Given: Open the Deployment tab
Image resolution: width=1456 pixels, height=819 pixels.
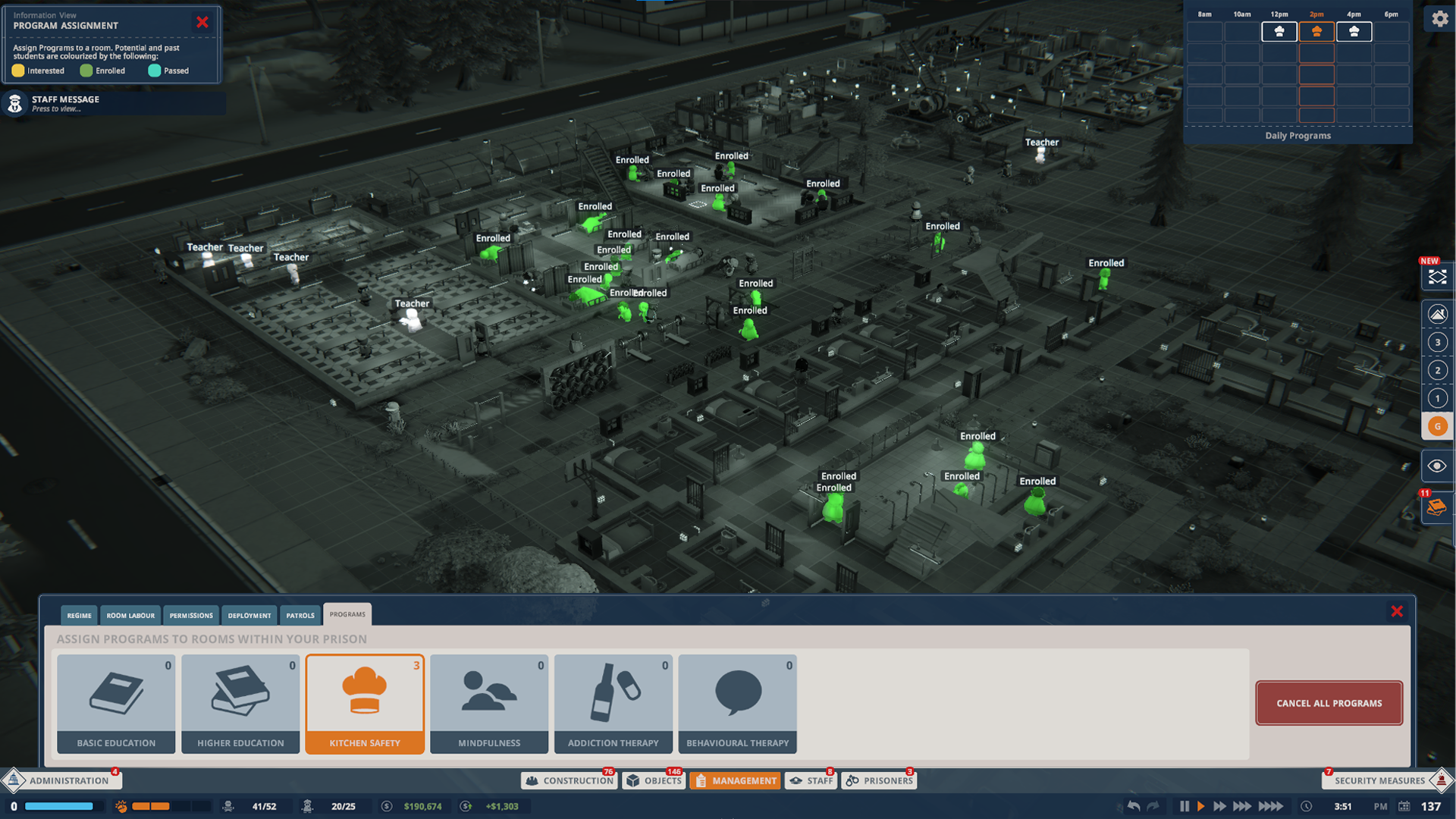Looking at the screenshot, I should [249, 615].
